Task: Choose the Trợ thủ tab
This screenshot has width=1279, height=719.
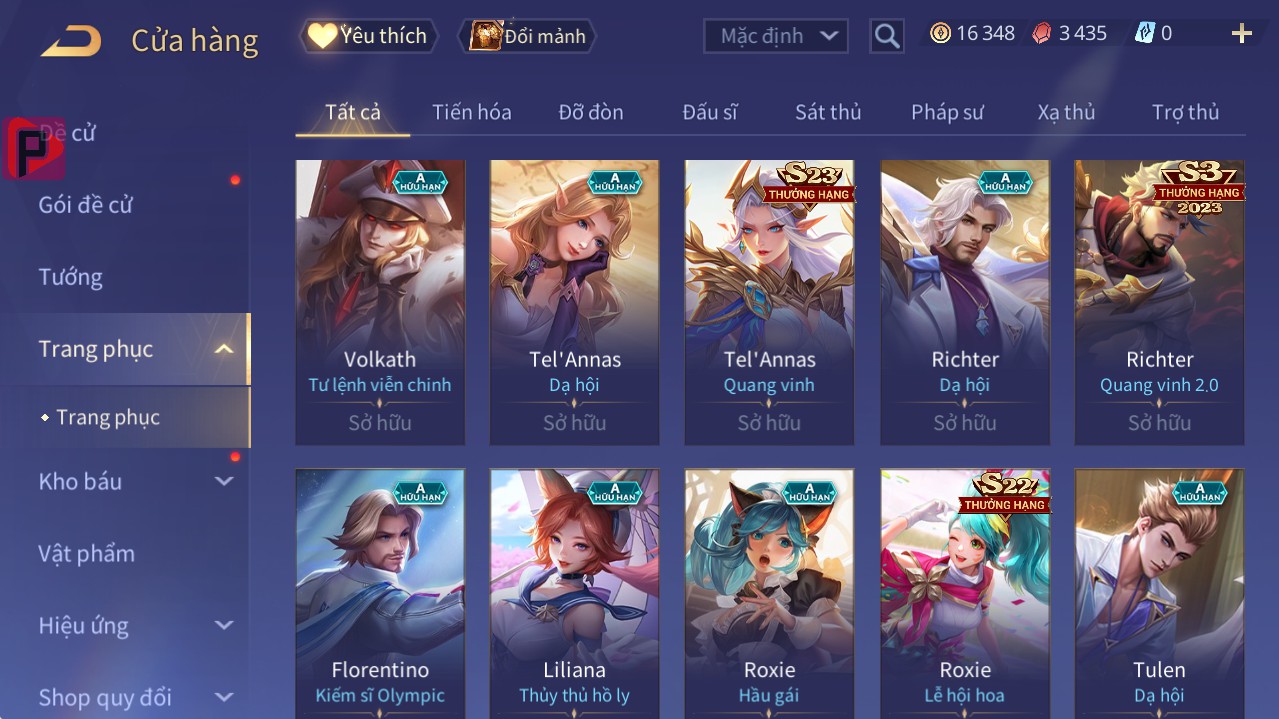Action: (x=1185, y=112)
